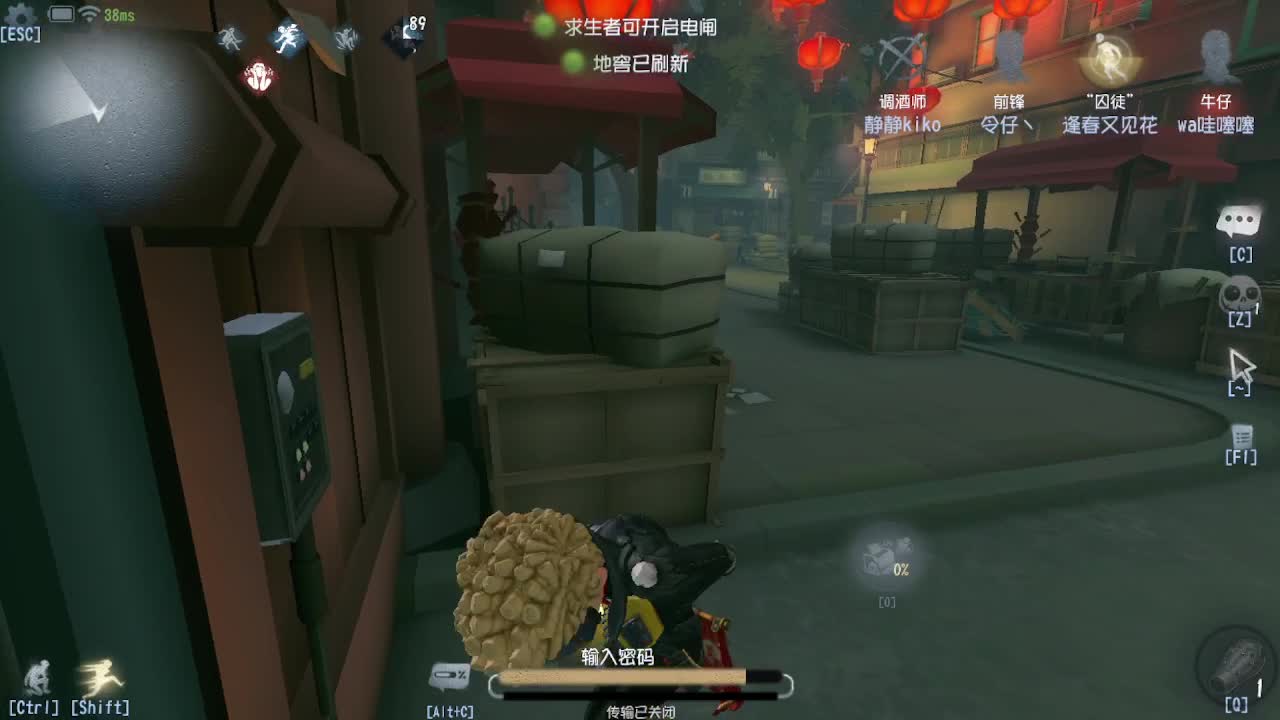The width and height of the screenshot is (1280, 720).
Task: Click the glowing red frog persona icon
Action: tap(258, 76)
